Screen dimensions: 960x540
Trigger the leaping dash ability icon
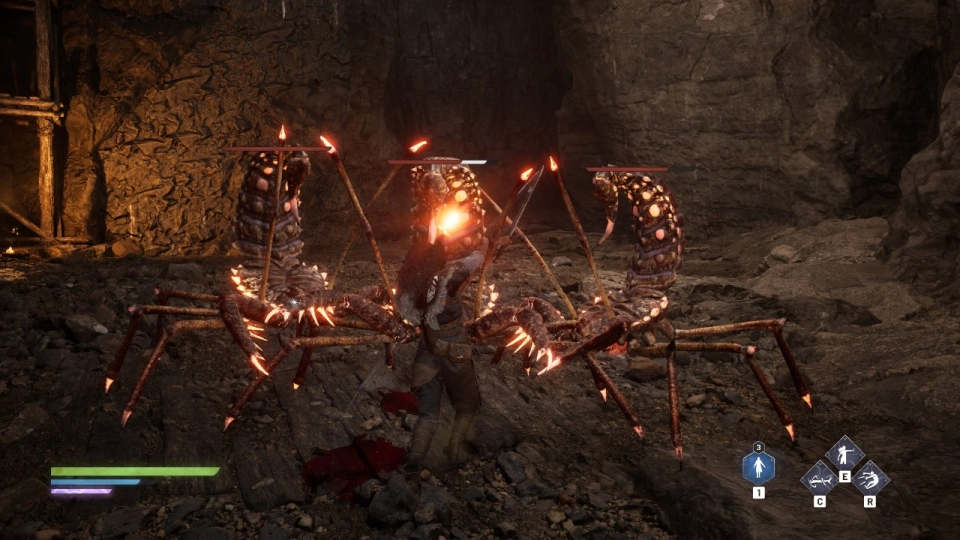[869, 477]
